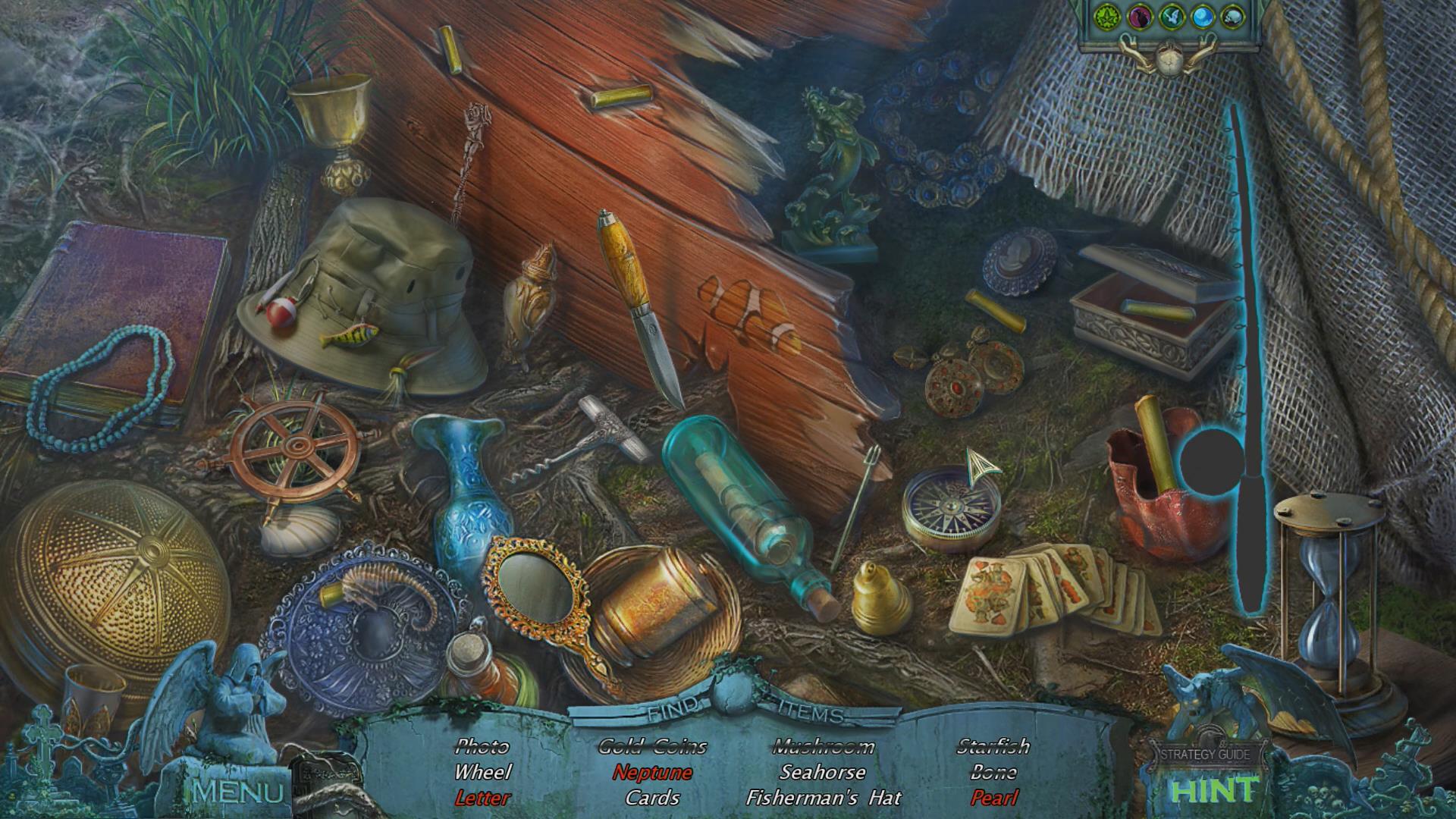Screen dimensions: 1456x819
Task: Select the purple raven orb icon
Action: click(x=1140, y=17)
